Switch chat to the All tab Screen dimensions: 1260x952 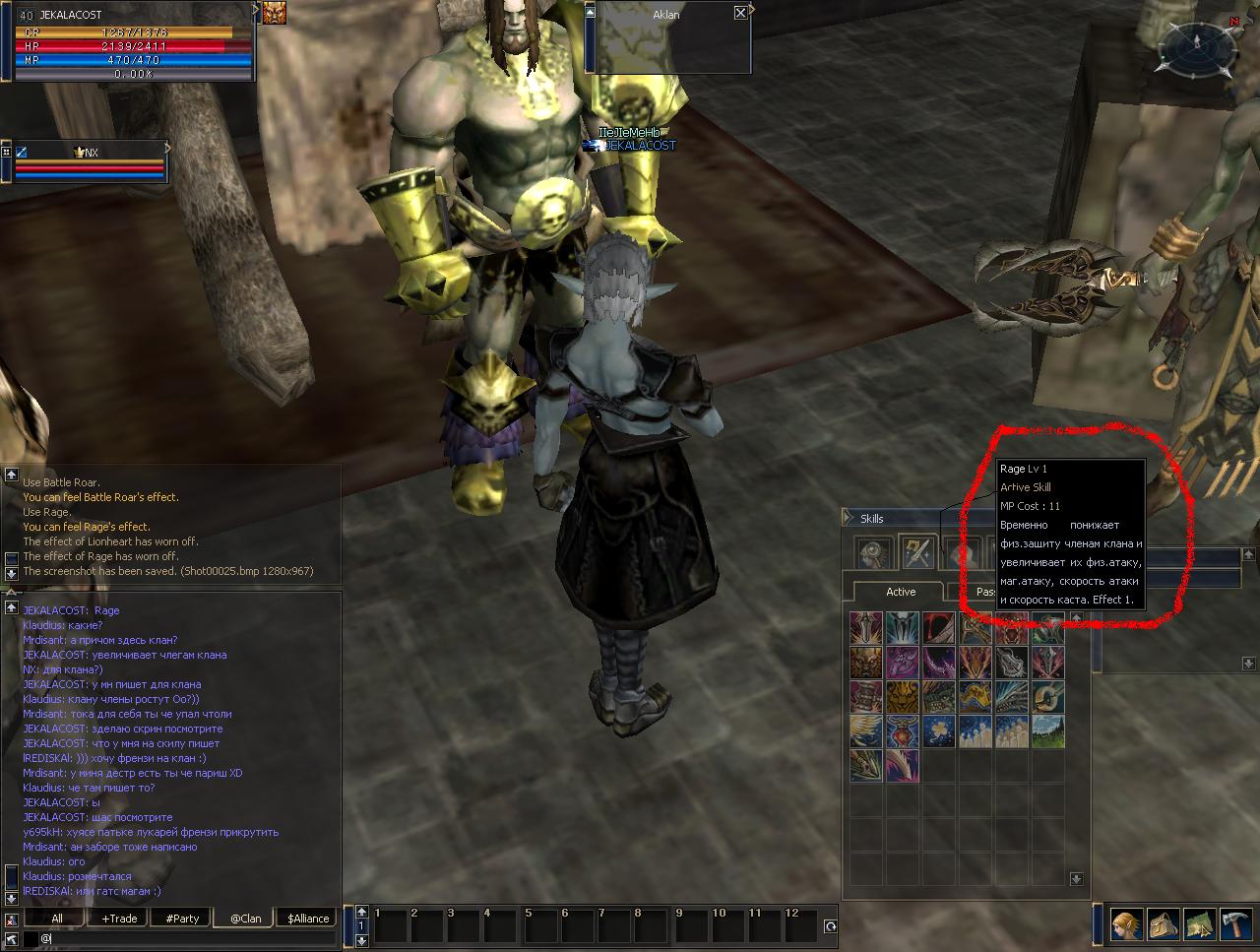[x=57, y=919]
